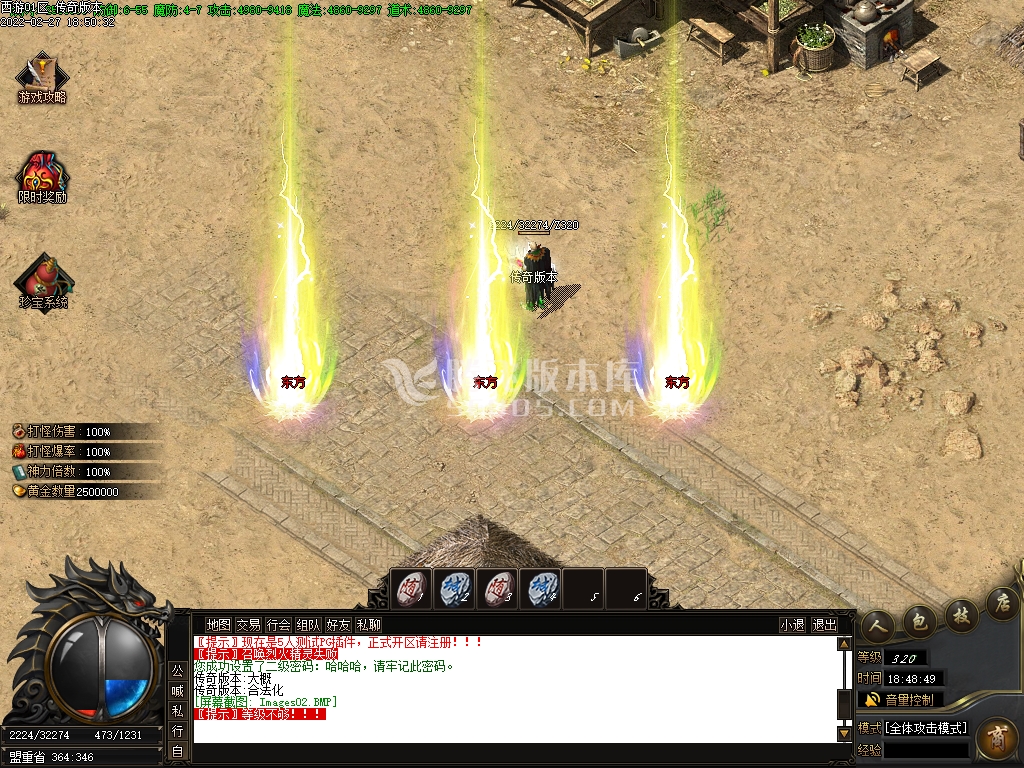
Task: Open the 地图 map button
Action: (218, 625)
